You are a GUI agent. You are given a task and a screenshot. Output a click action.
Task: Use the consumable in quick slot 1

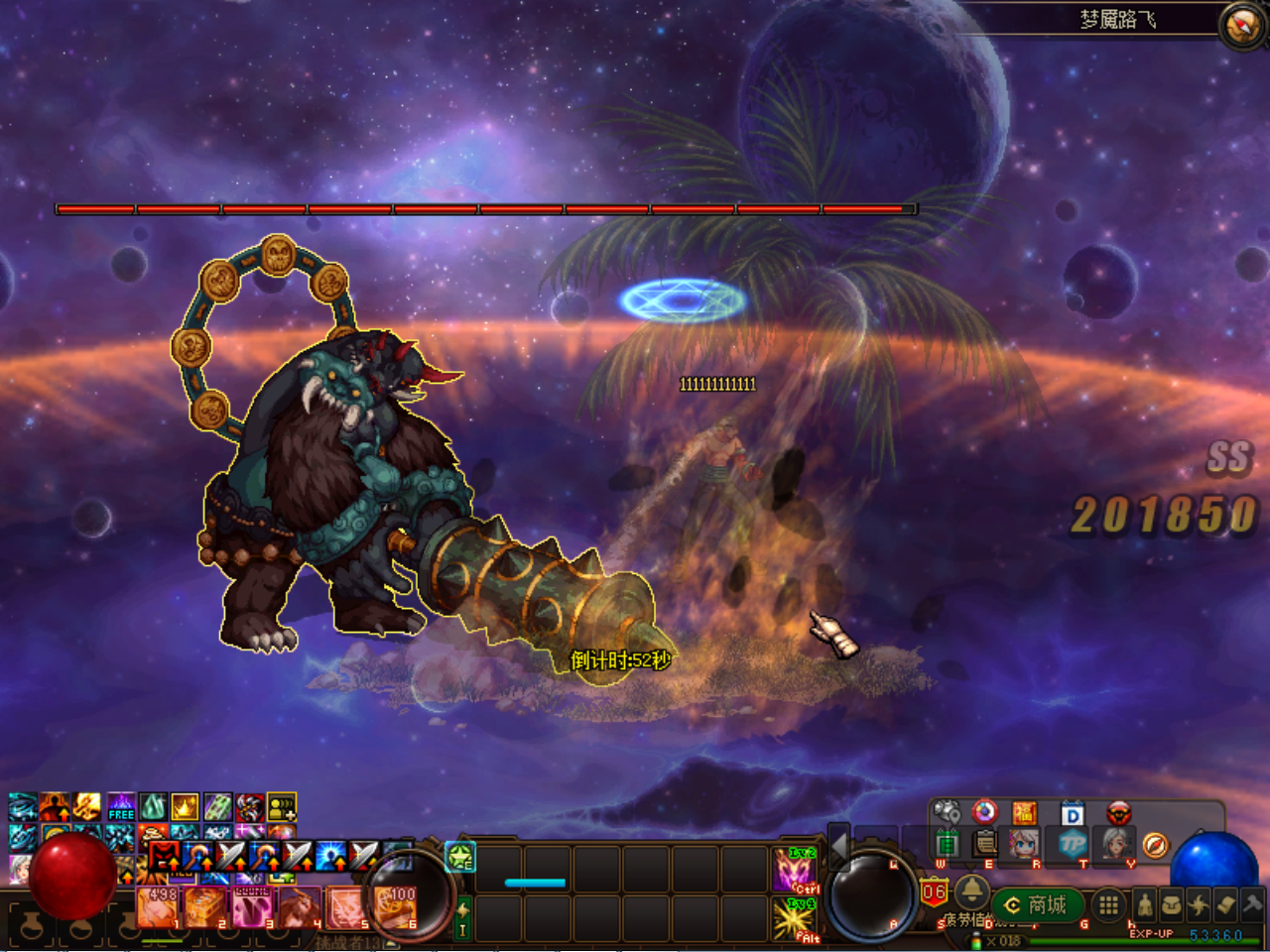[158, 907]
